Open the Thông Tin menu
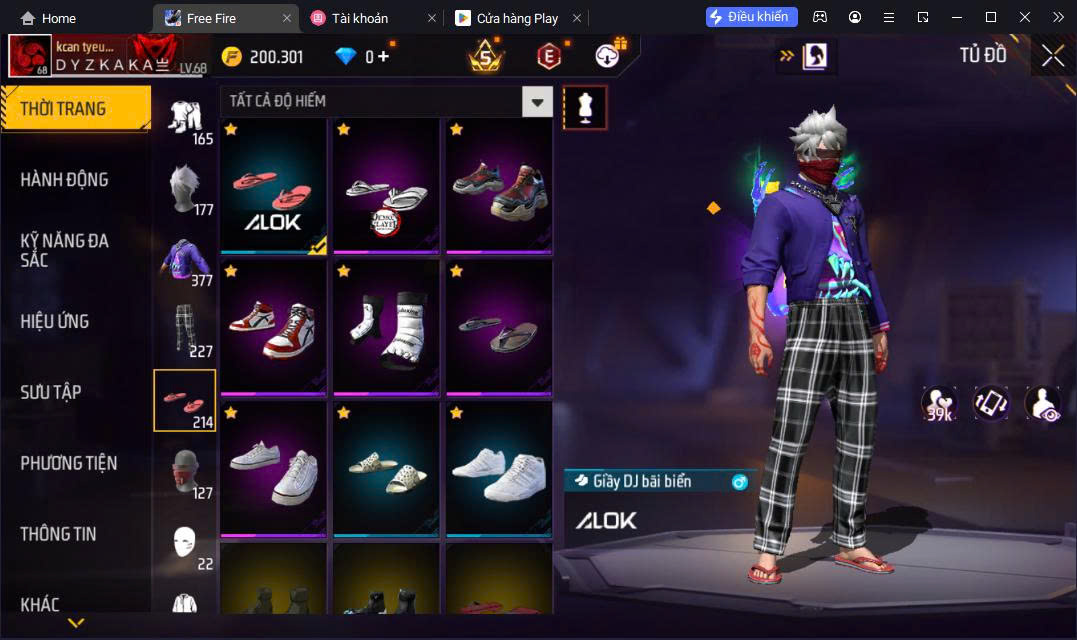 tap(59, 534)
